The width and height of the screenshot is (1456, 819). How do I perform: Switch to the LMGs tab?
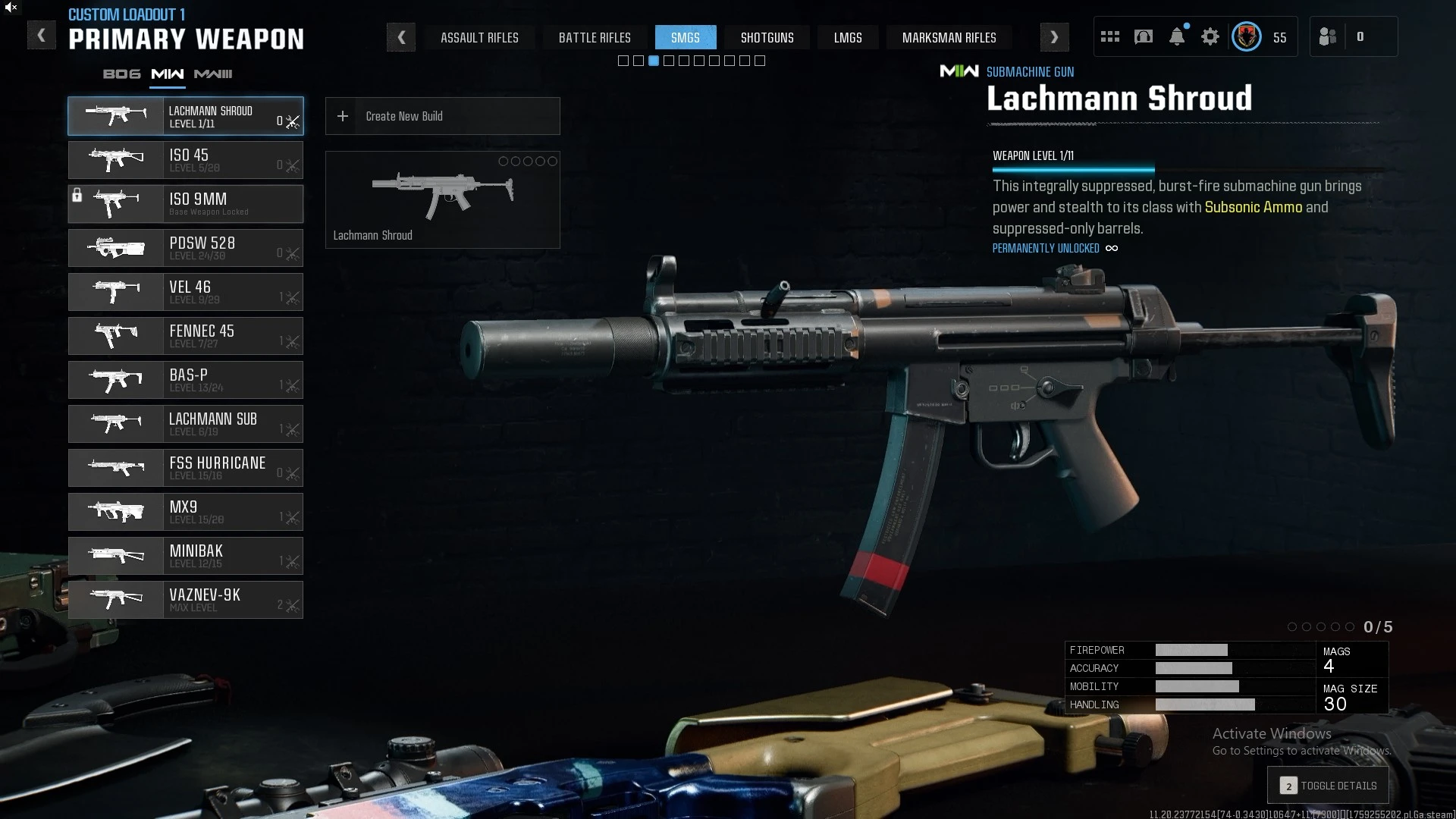pos(847,37)
